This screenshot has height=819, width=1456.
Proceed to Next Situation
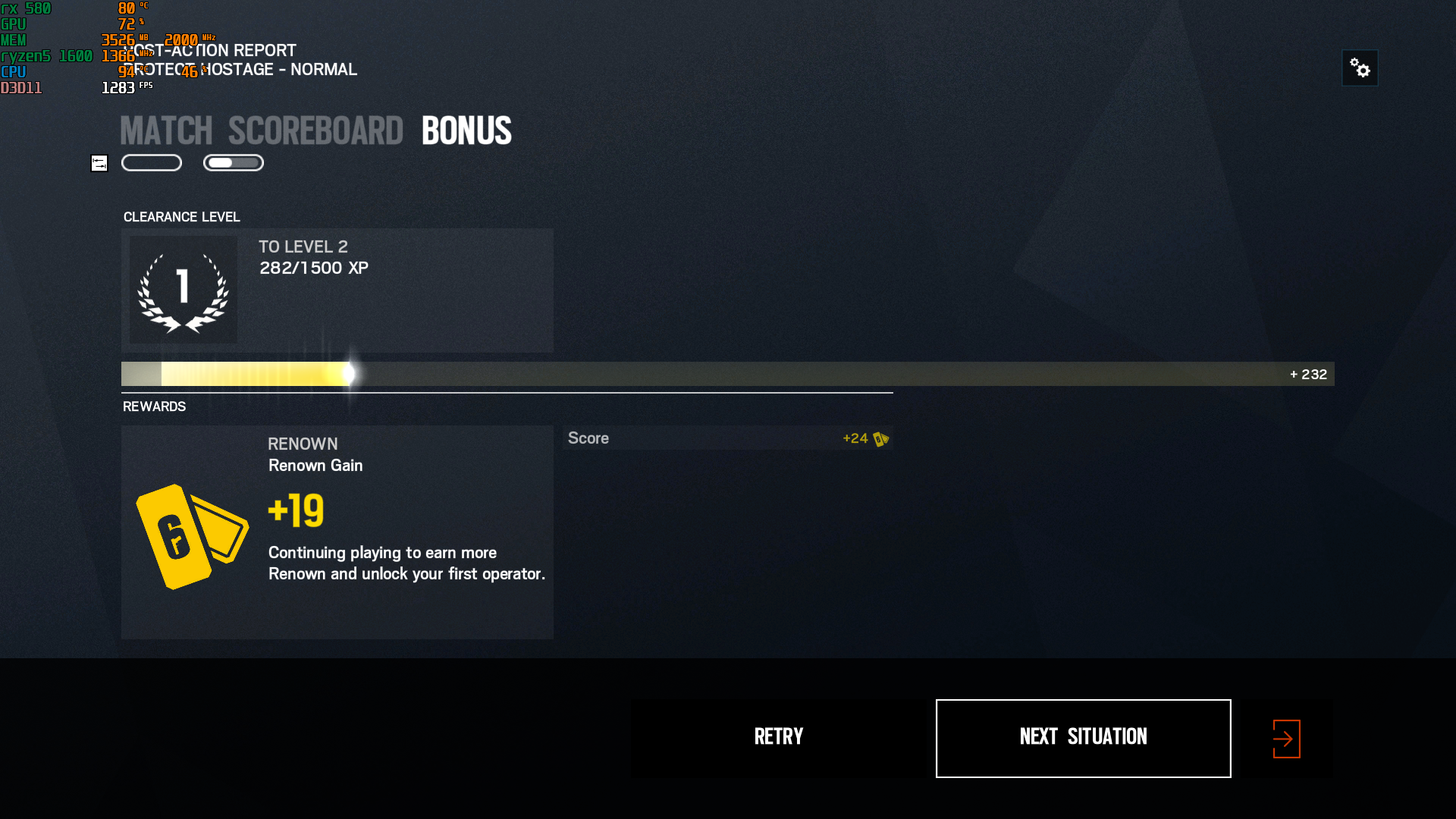point(1083,738)
